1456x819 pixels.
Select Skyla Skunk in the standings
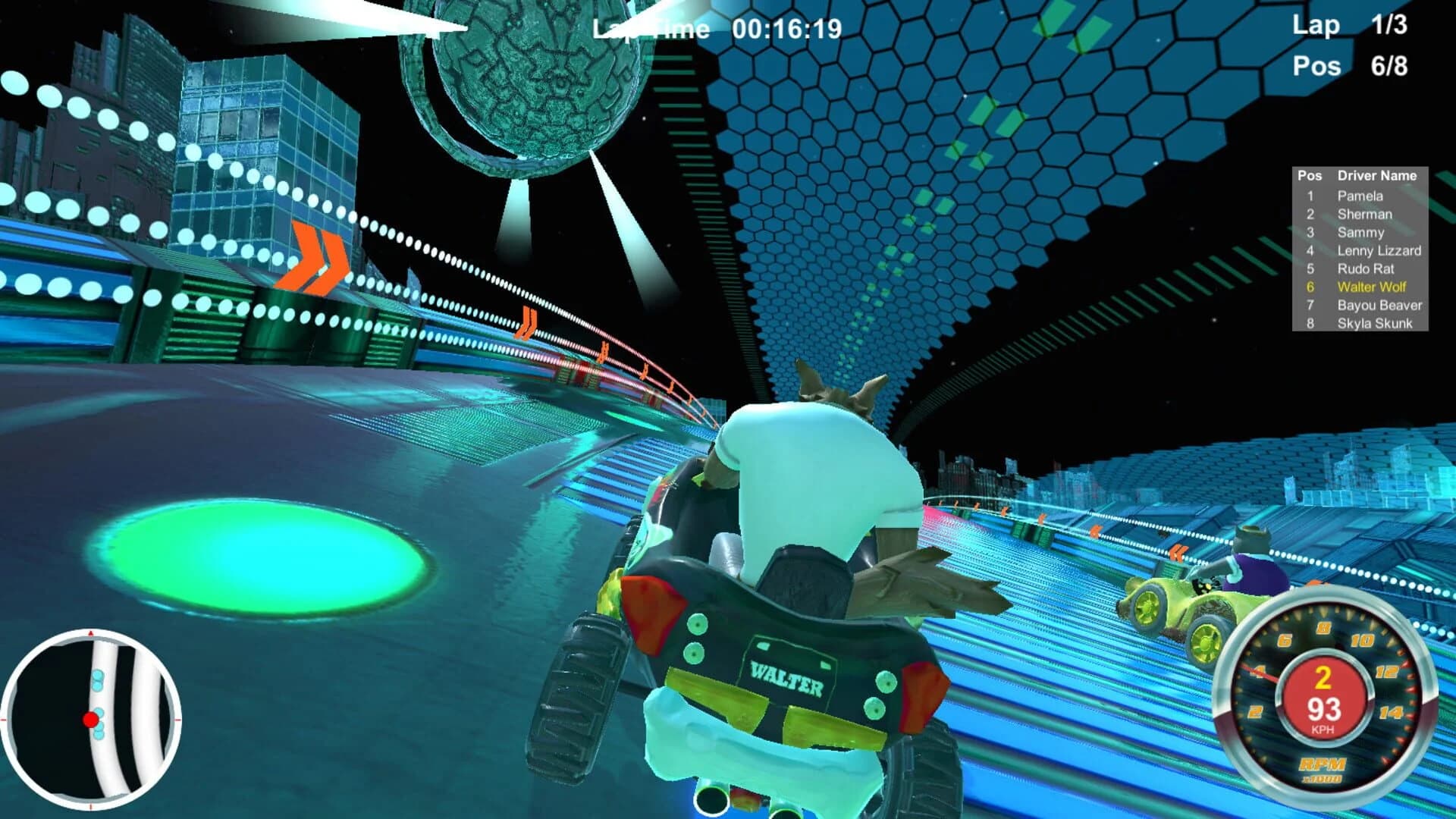click(1375, 324)
